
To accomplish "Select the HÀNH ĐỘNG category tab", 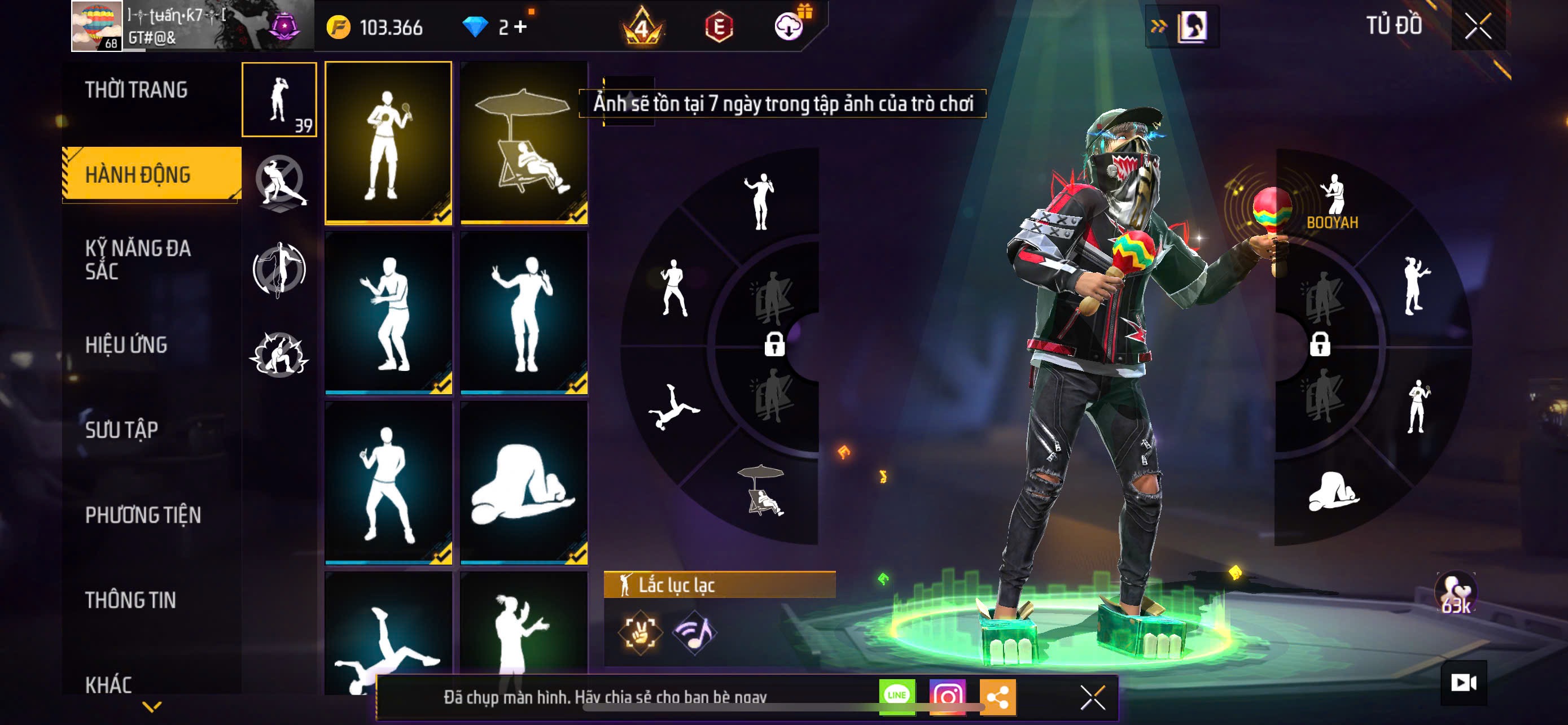I will 138,174.
